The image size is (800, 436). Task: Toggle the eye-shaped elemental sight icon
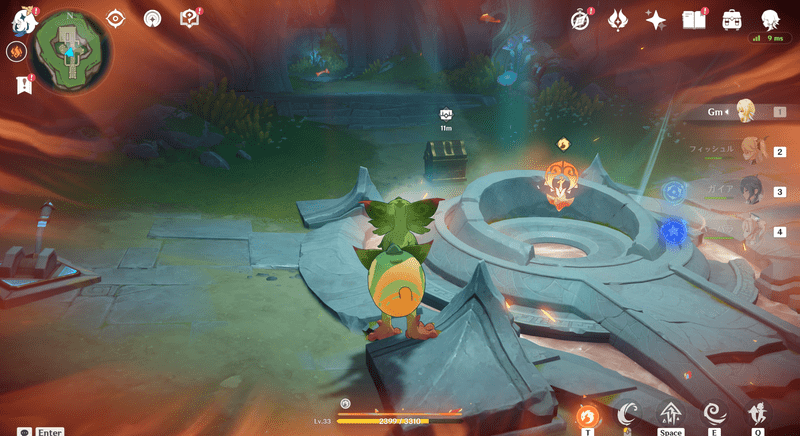[x=116, y=18]
